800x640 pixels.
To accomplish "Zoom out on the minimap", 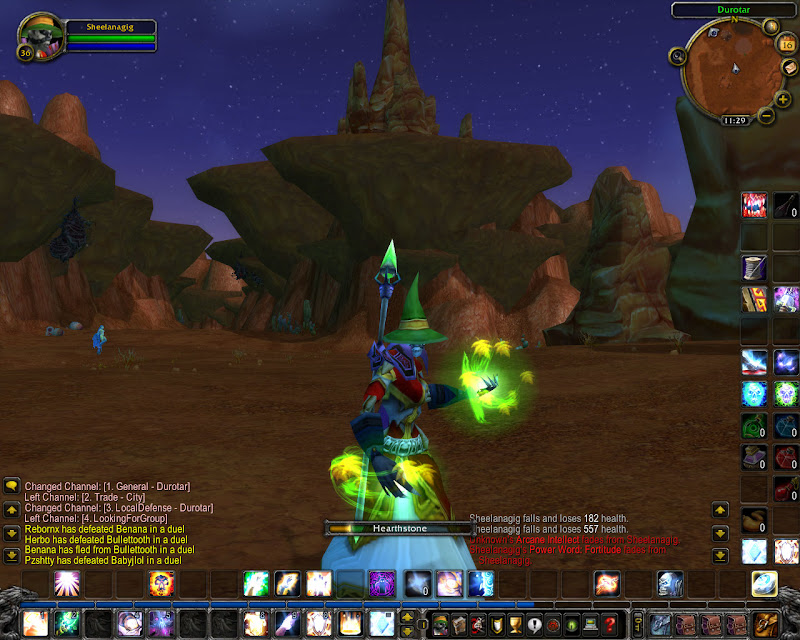I will click(x=767, y=114).
